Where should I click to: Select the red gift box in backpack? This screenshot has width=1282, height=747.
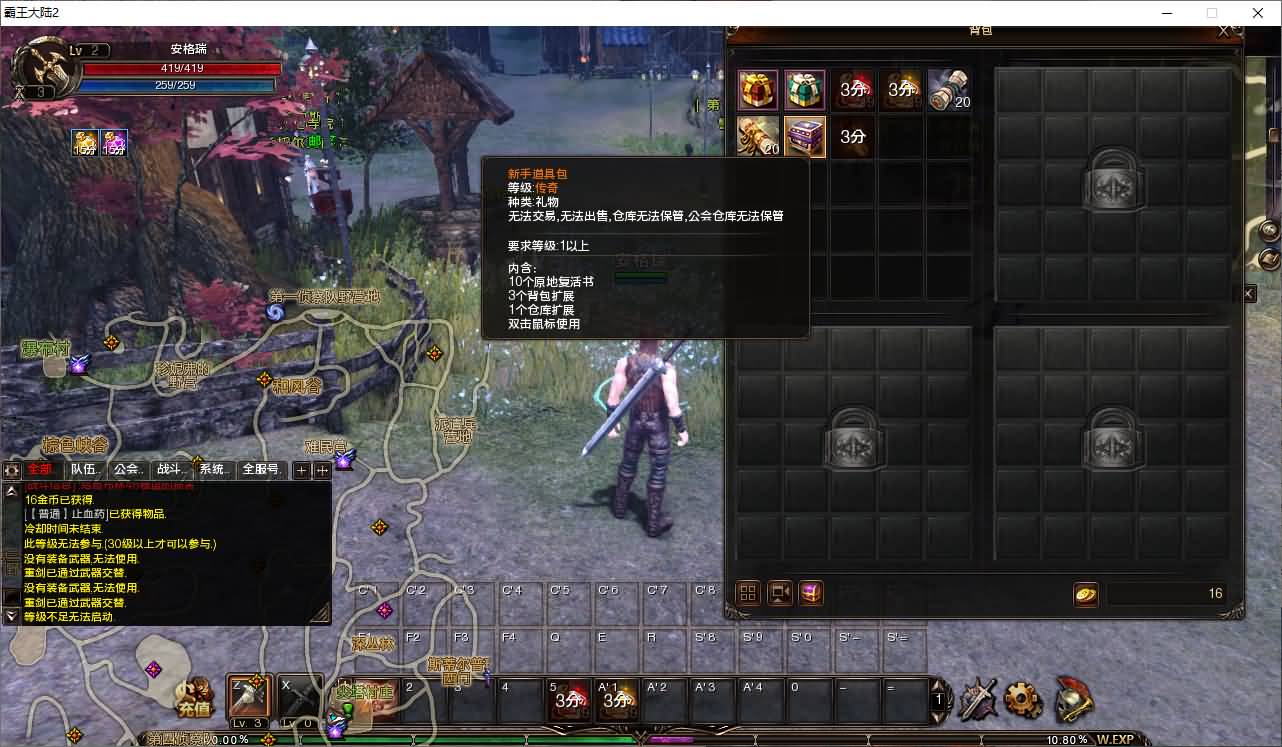(757, 90)
